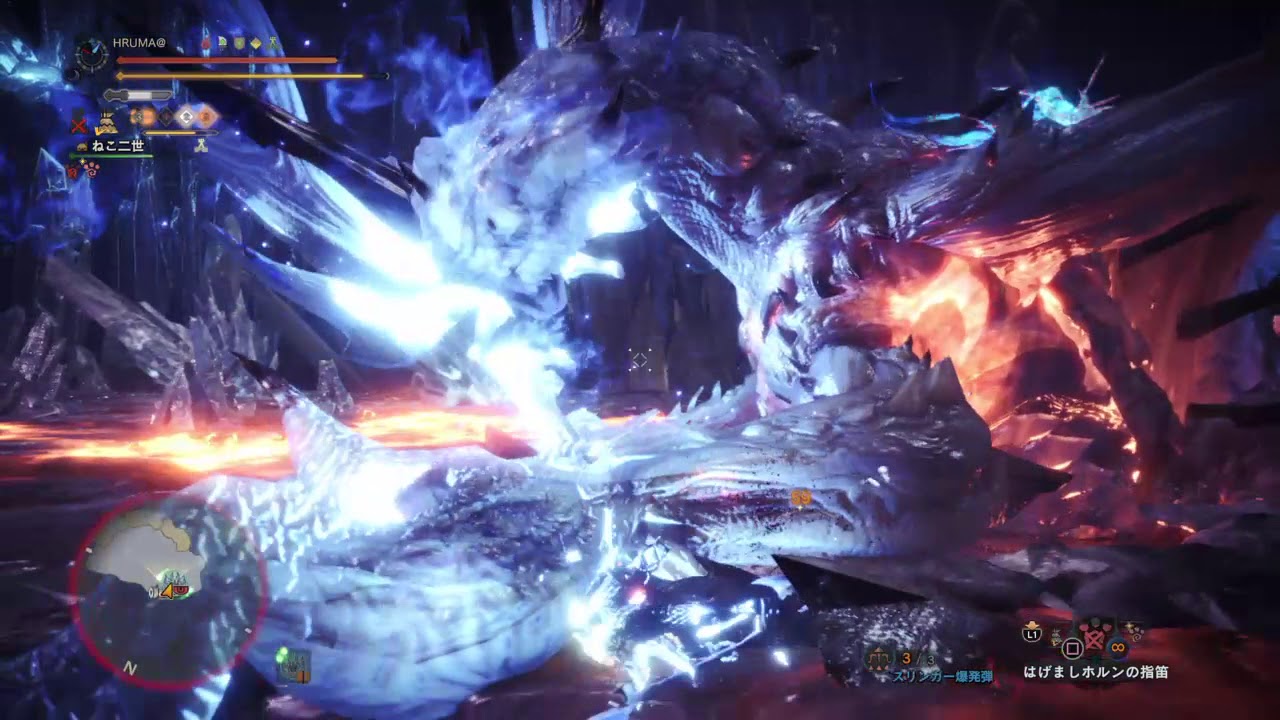The height and width of the screenshot is (720, 1280).
Task: Click the yellow diamond buff icon
Action: point(256,44)
